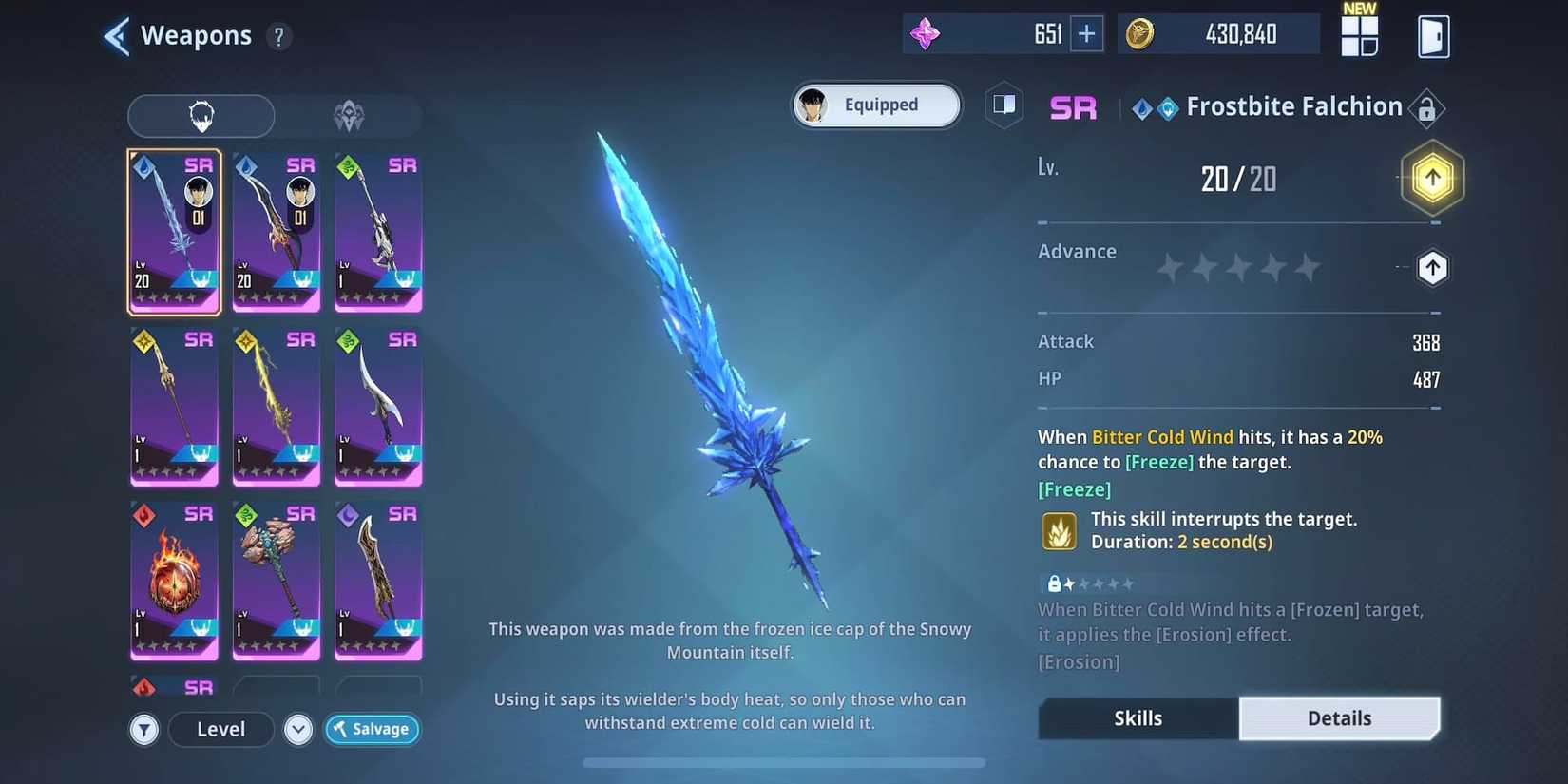The width and height of the screenshot is (1568, 784).
Task: Switch to the Skills tab
Action: point(1137,718)
